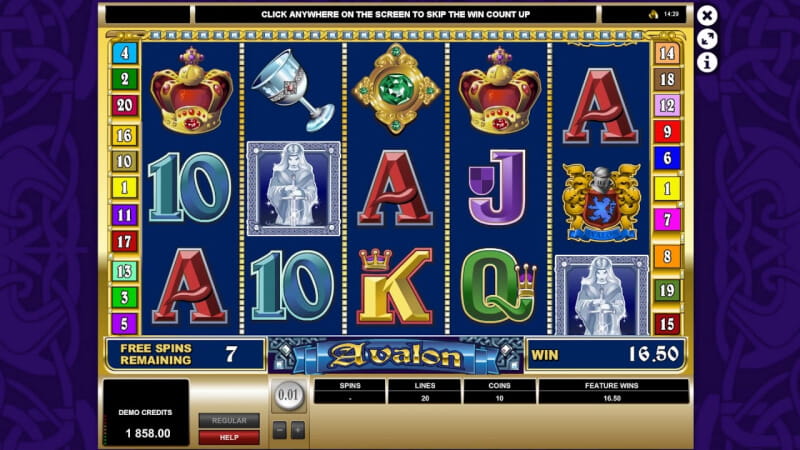Highlight payline marker number 13

pos(125,270)
